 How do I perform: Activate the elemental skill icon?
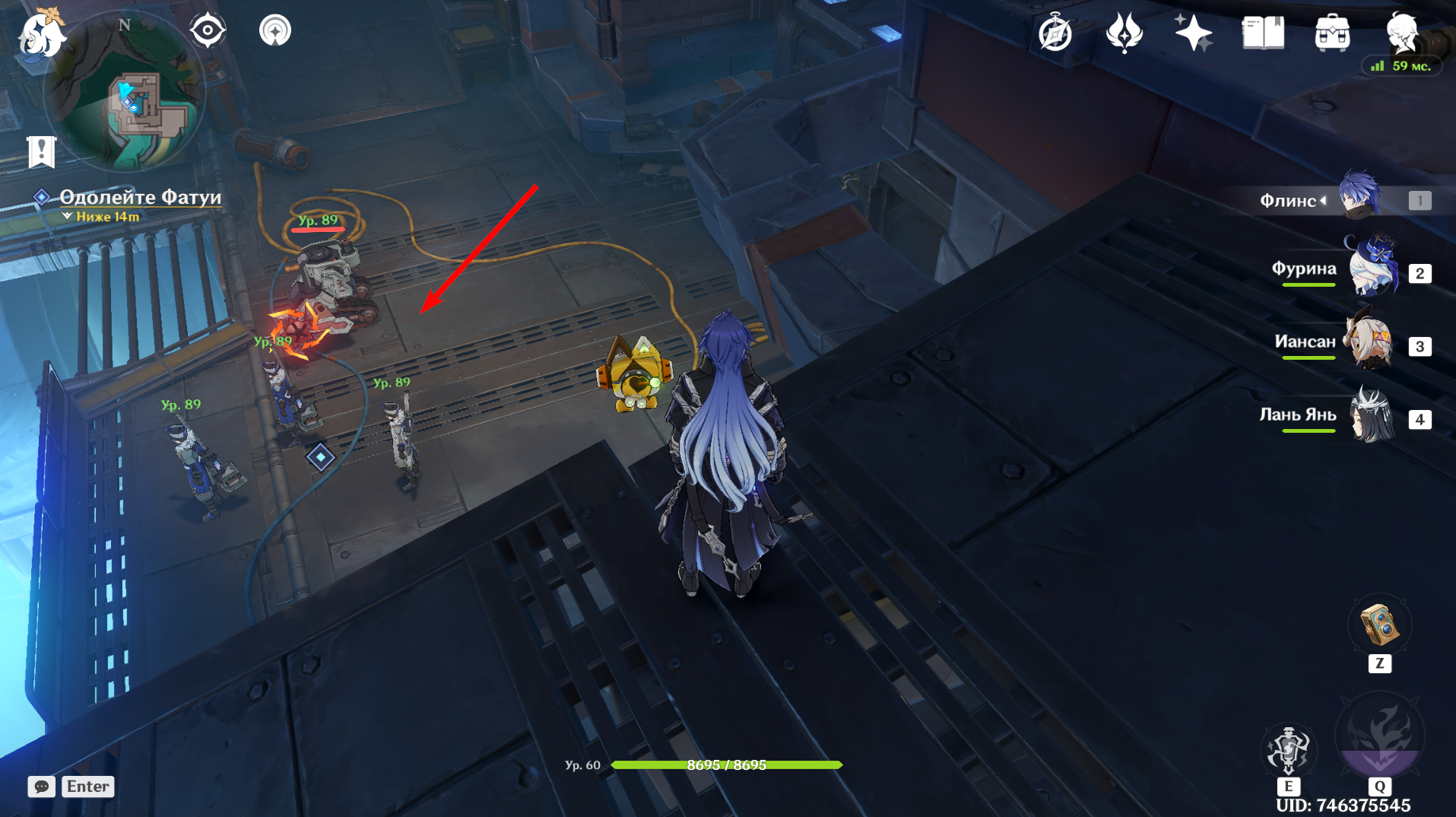(1288, 750)
